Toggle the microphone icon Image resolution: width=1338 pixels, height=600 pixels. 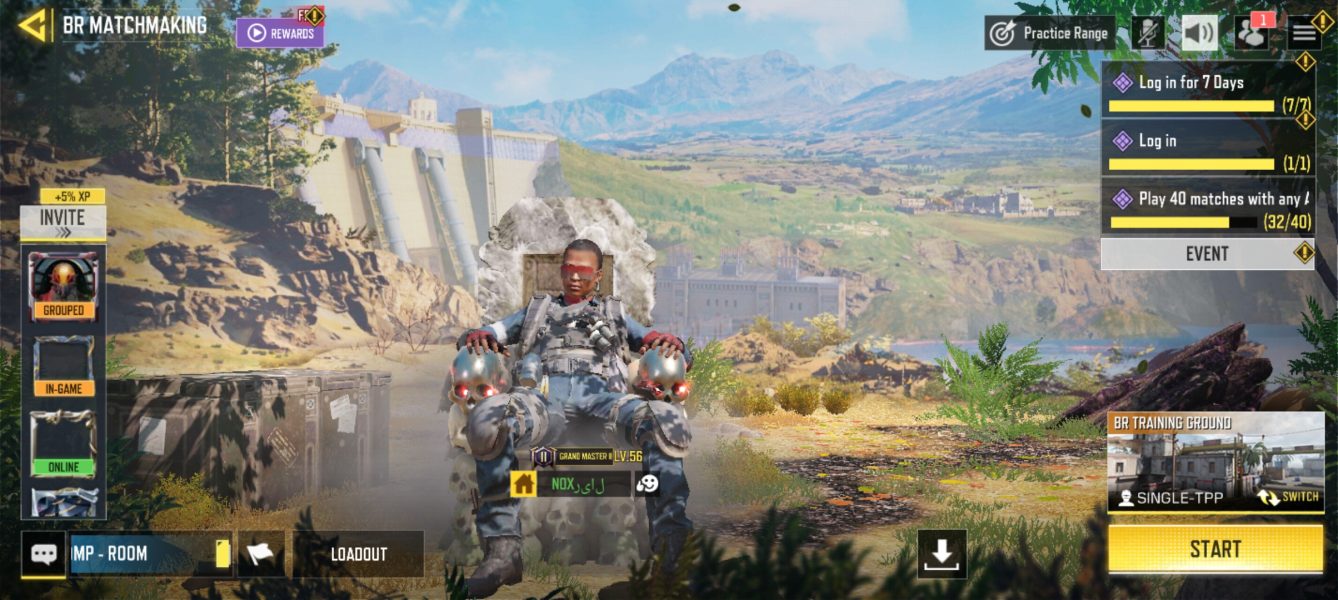1148,33
